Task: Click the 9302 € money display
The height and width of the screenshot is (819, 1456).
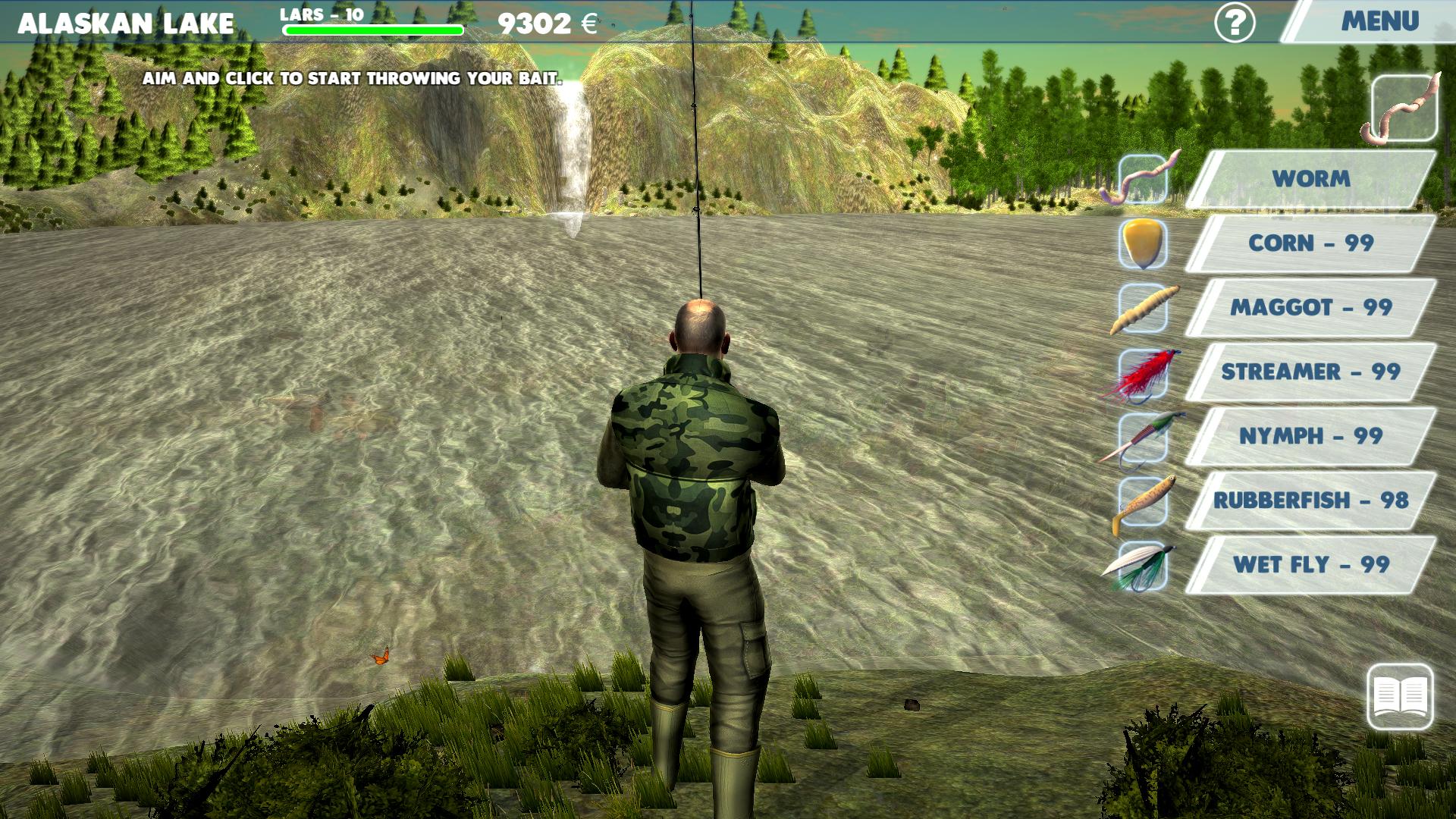Action: tap(544, 23)
